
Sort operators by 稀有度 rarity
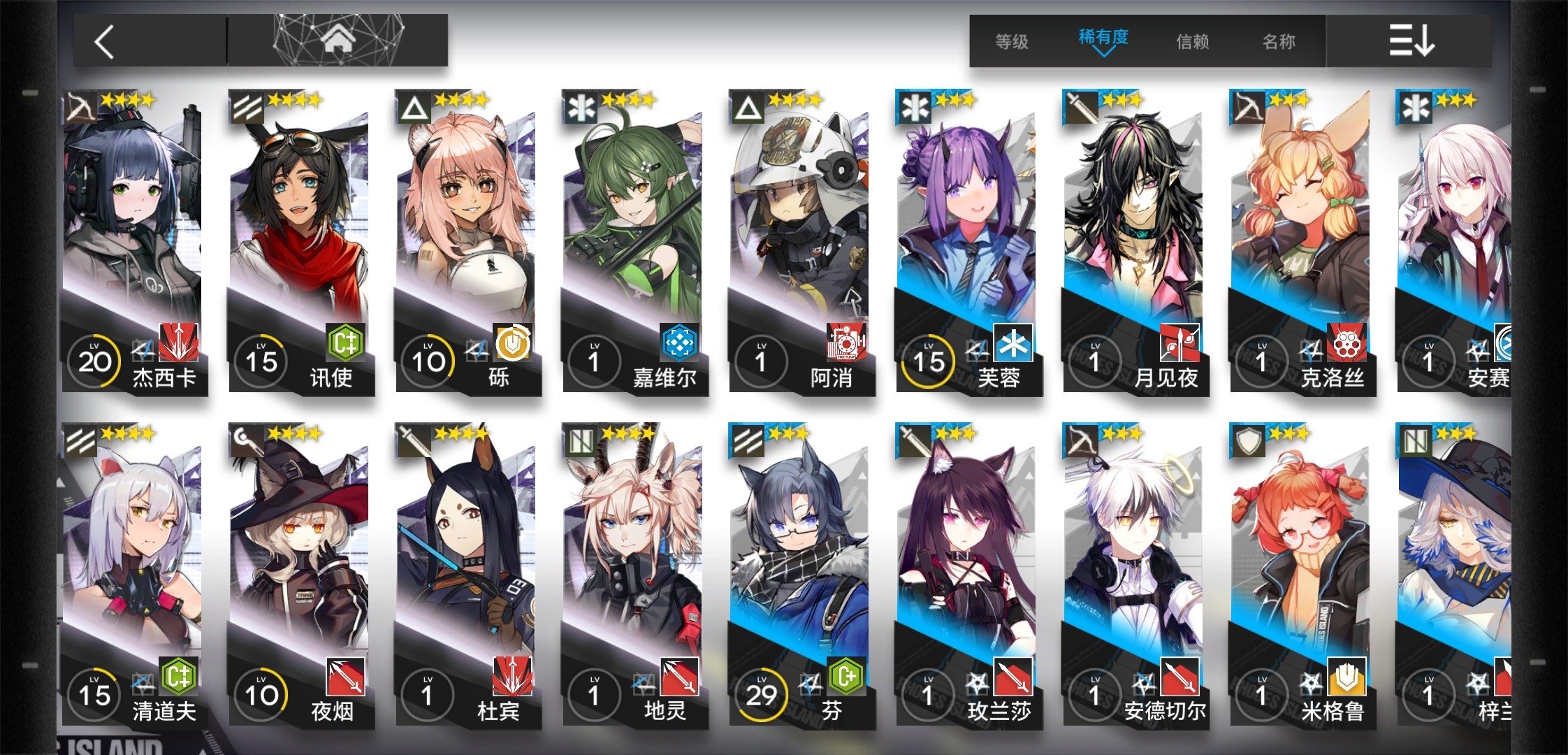pos(1103,39)
